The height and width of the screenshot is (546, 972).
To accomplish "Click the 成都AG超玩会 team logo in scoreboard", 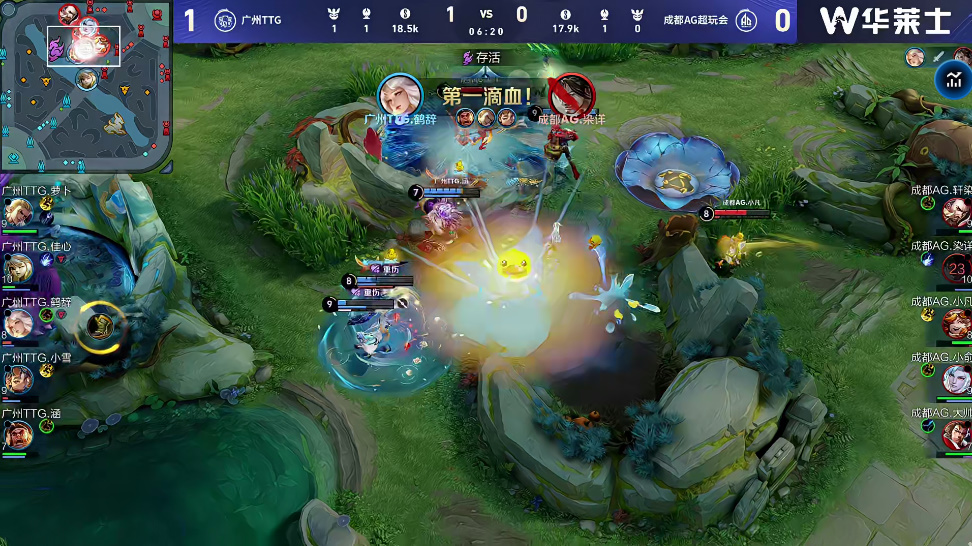I will coord(745,21).
